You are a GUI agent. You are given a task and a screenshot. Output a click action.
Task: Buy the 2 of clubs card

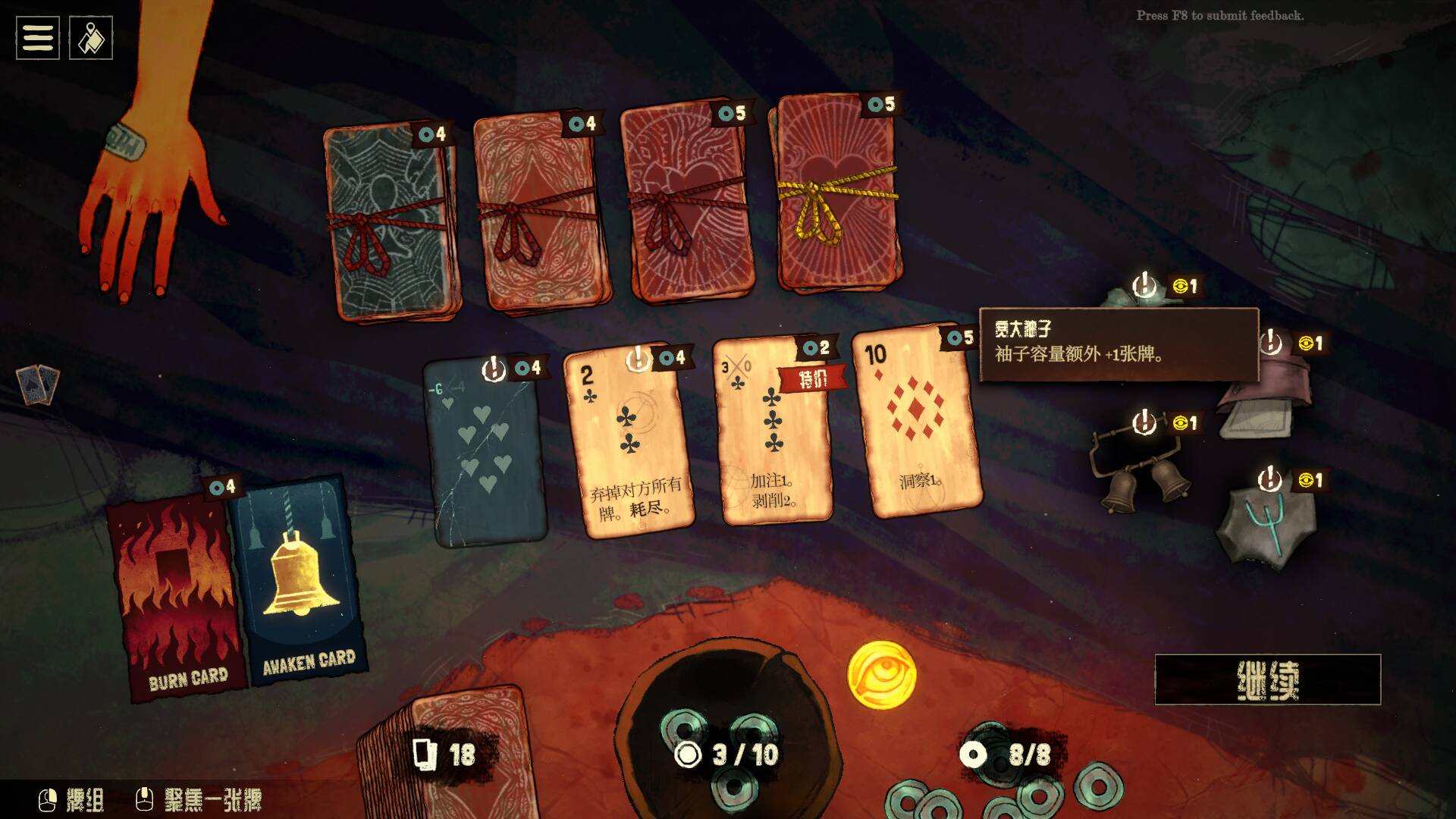629,444
